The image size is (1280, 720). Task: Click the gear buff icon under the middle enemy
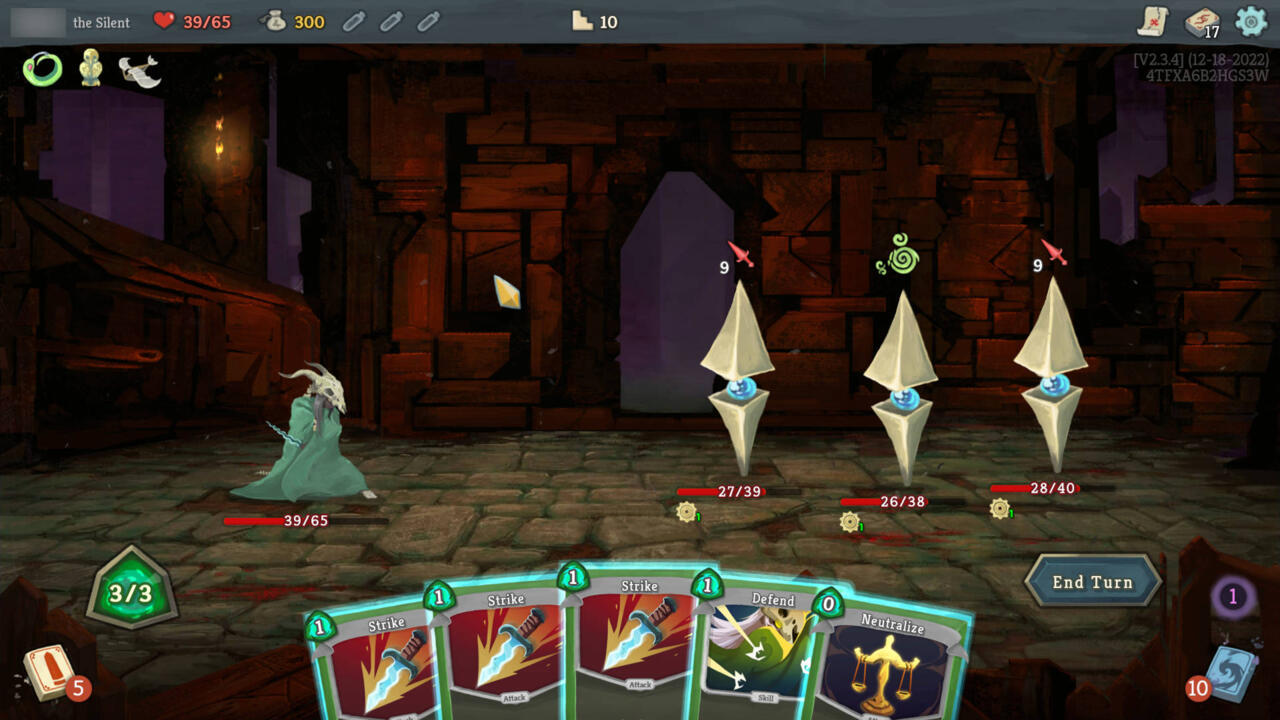coord(851,521)
